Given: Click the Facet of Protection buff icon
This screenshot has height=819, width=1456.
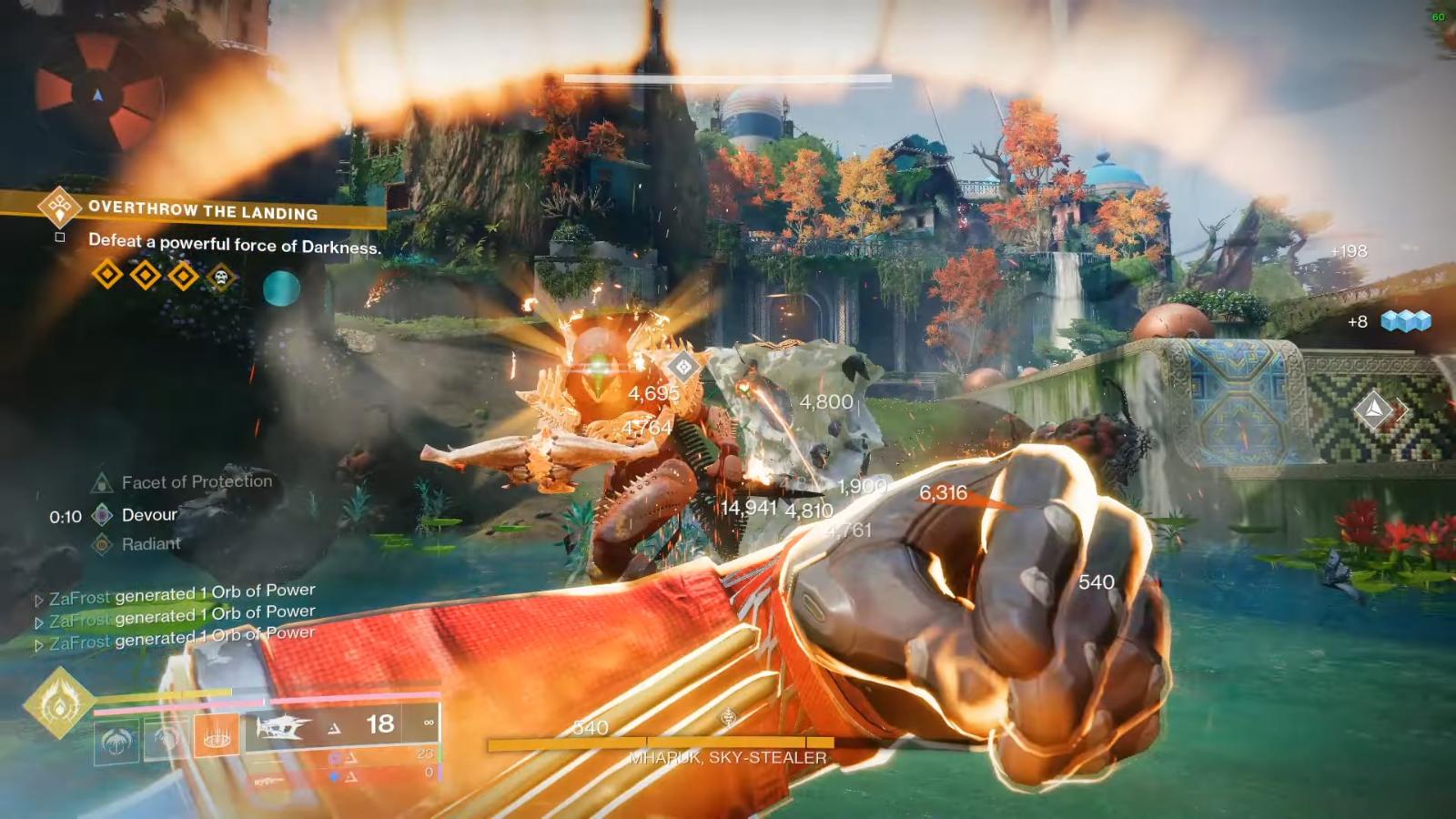Looking at the screenshot, I should point(100,482).
